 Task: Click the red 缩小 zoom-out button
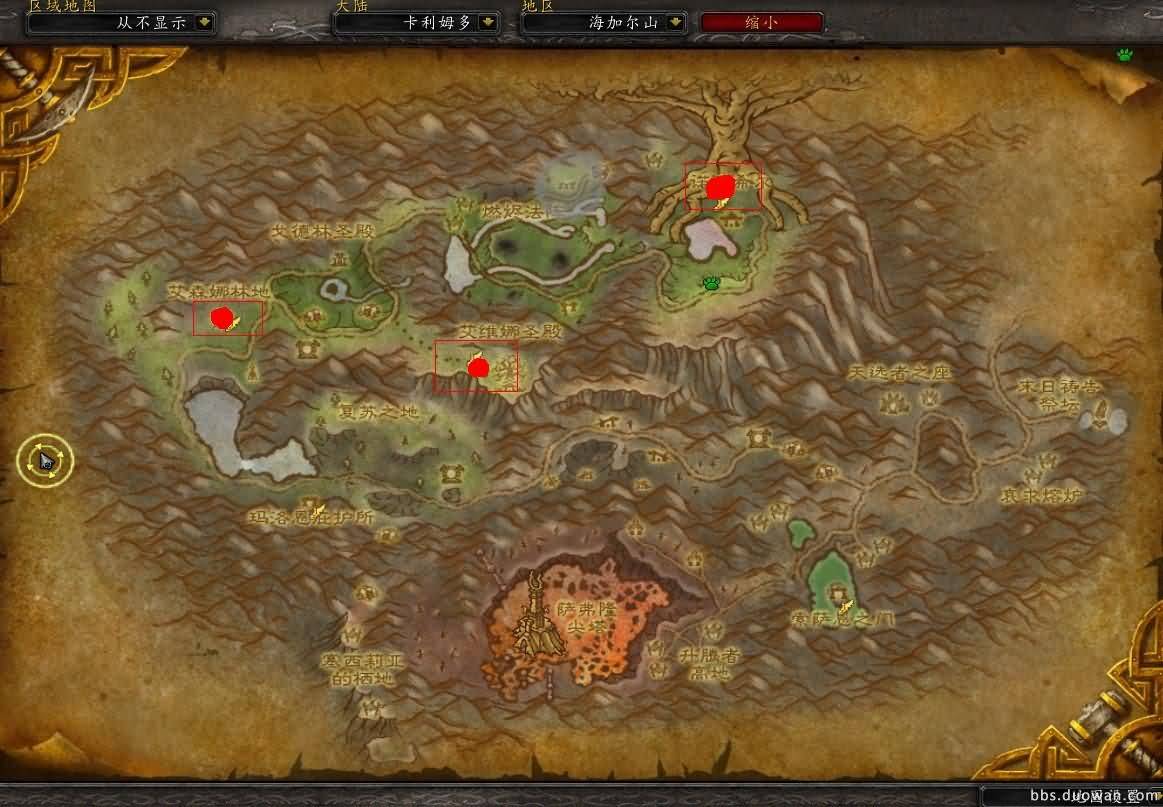click(x=762, y=22)
